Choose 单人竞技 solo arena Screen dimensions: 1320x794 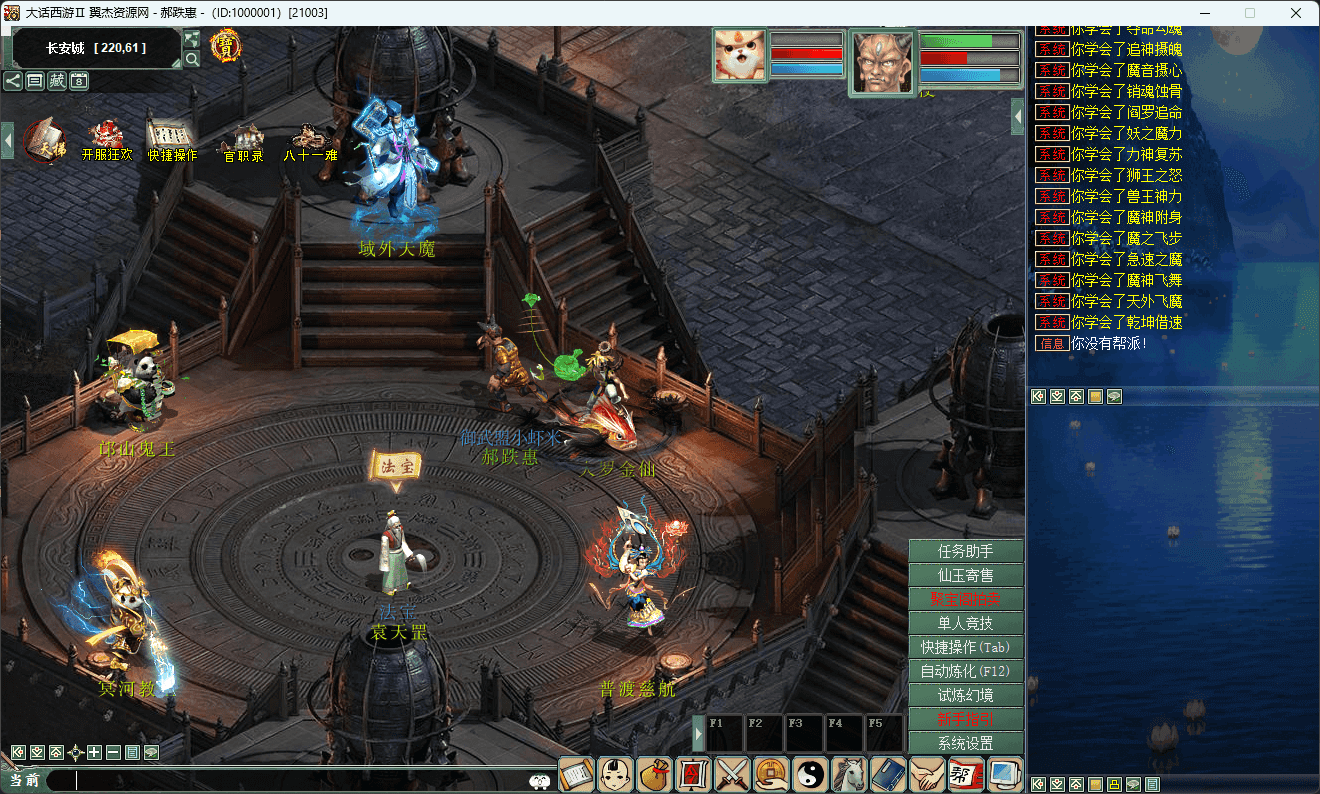click(x=965, y=623)
